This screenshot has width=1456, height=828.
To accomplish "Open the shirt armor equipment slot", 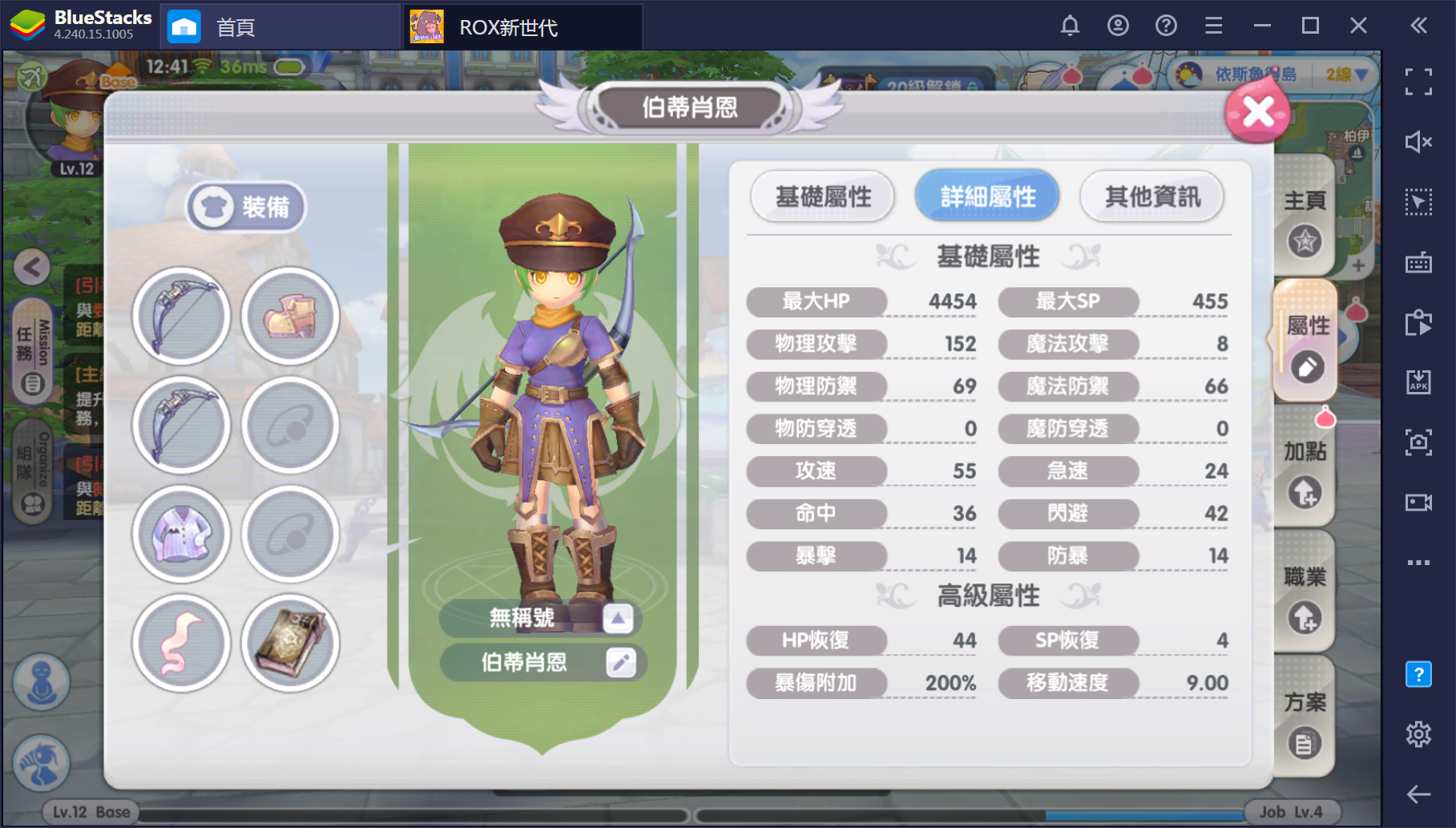I will (181, 535).
